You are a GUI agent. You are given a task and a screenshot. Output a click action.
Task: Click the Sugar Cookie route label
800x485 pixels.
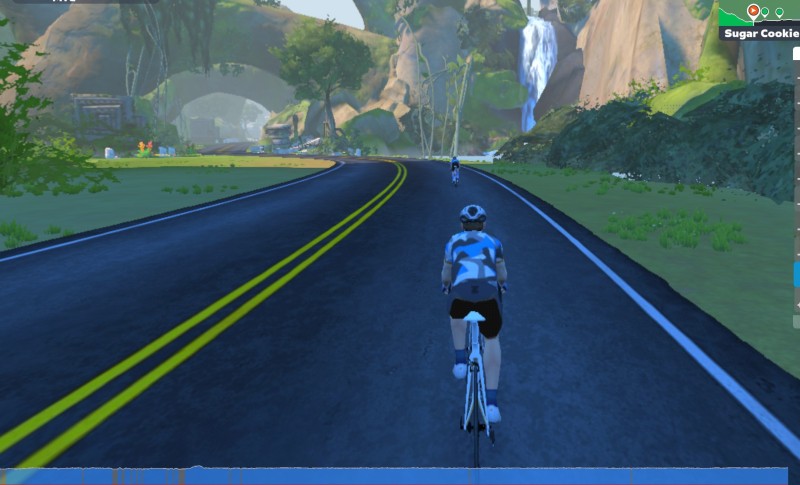[761, 33]
